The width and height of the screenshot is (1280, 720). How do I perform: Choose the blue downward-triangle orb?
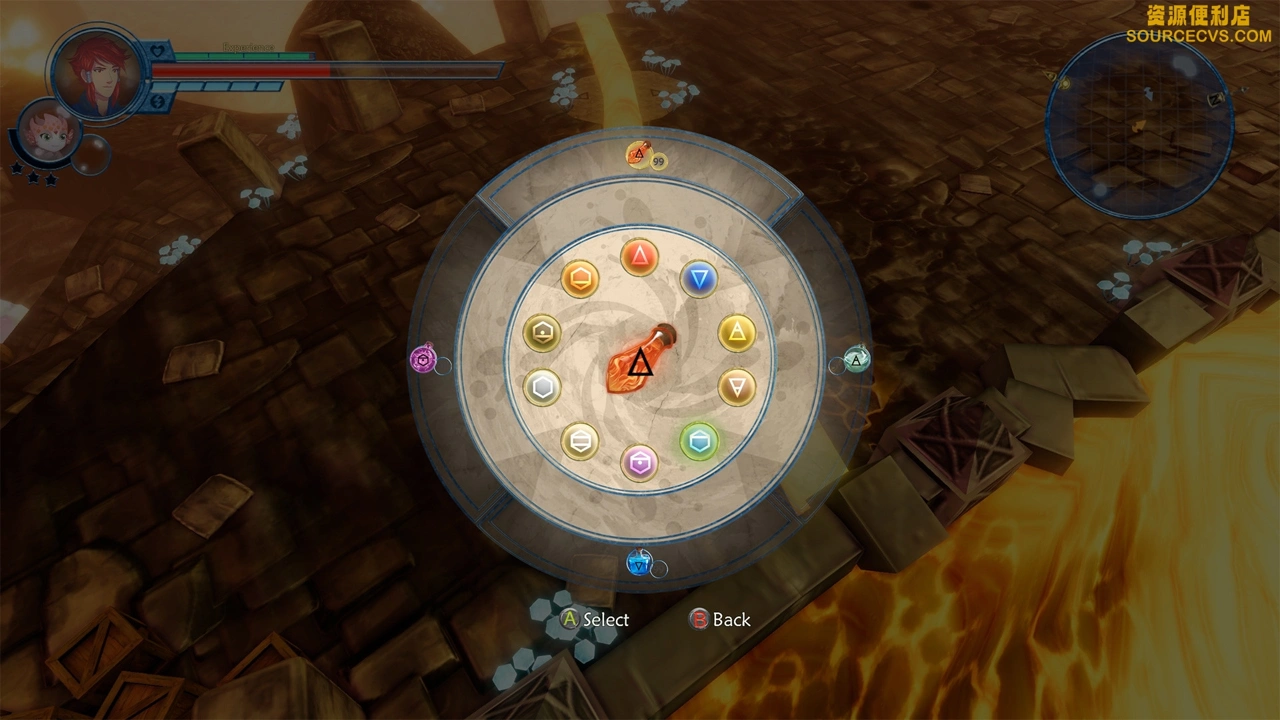(x=699, y=278)
